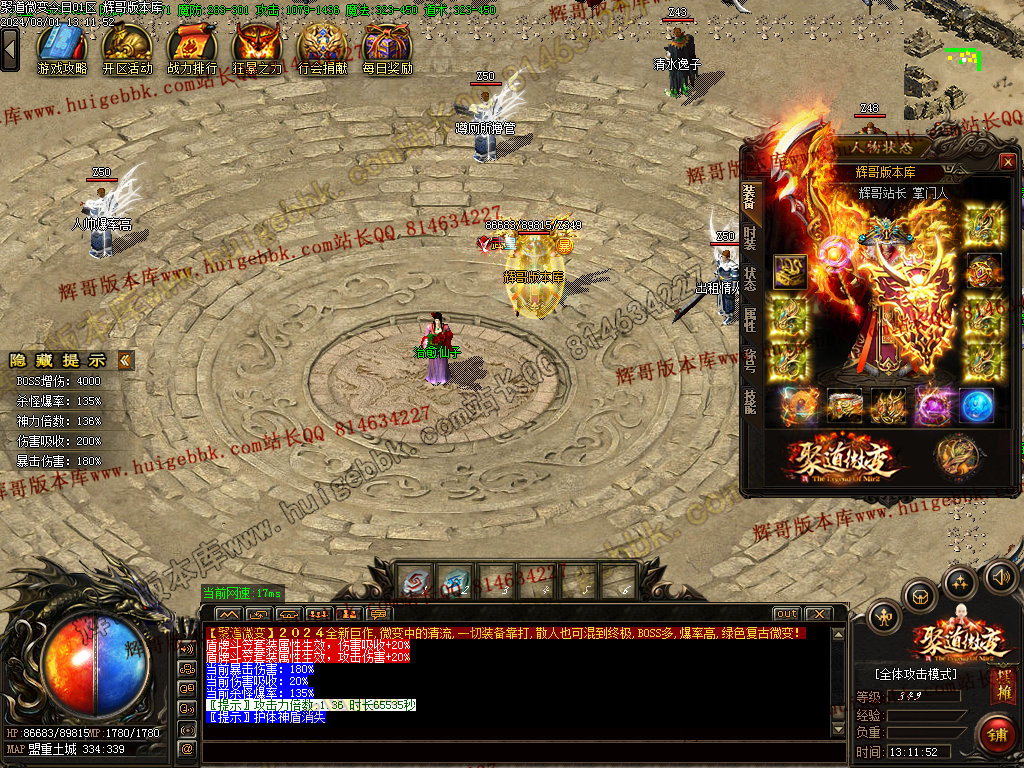This screenshot has height=768, width=1024.
Task: Claim the 每日奖励 daily reward gift
Action: coord(387,47)
